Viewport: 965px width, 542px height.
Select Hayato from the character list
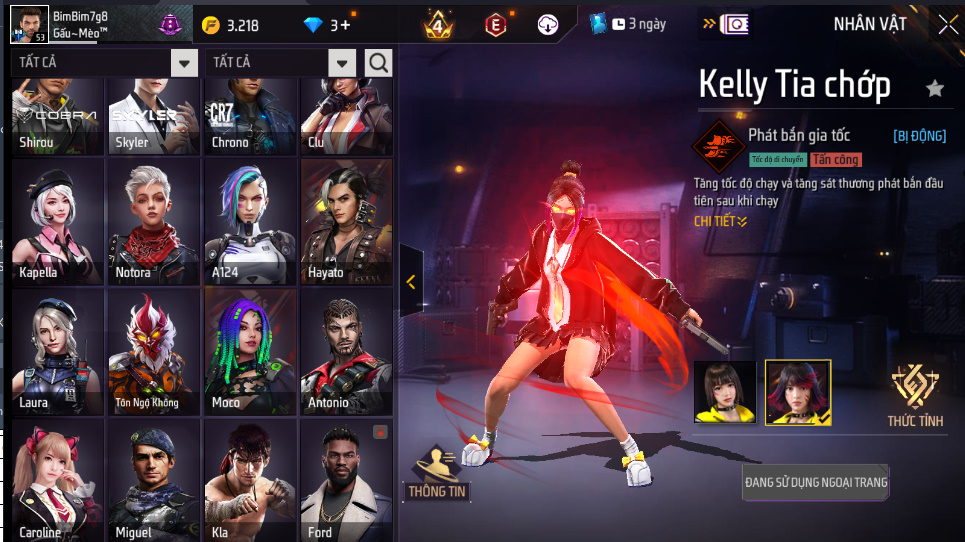[346, 221]
